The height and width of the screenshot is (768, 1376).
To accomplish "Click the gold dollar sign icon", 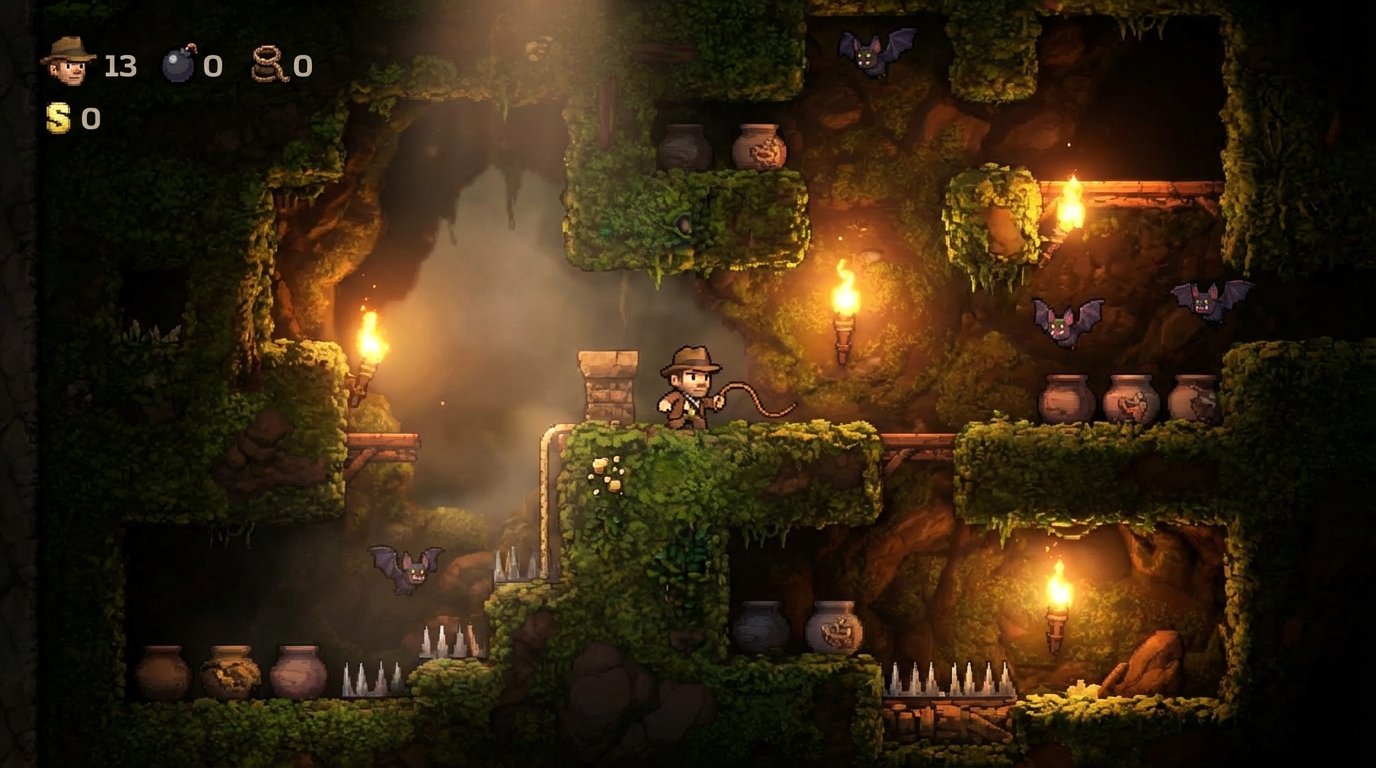I will (x=59, y=119).
